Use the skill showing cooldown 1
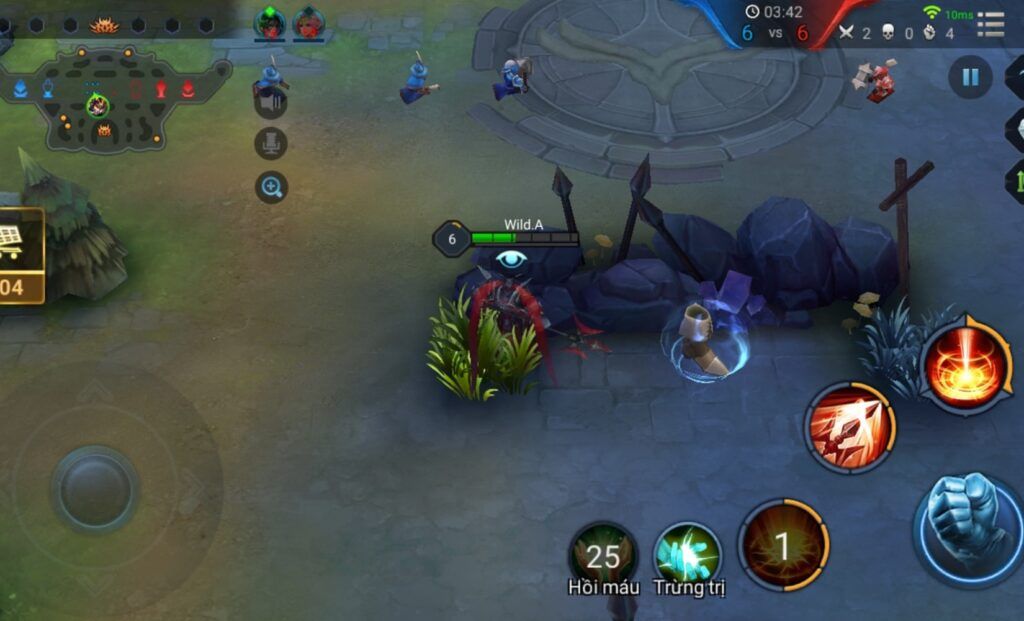The width and height of the screenshot is (1024, 621). point(783,546)
